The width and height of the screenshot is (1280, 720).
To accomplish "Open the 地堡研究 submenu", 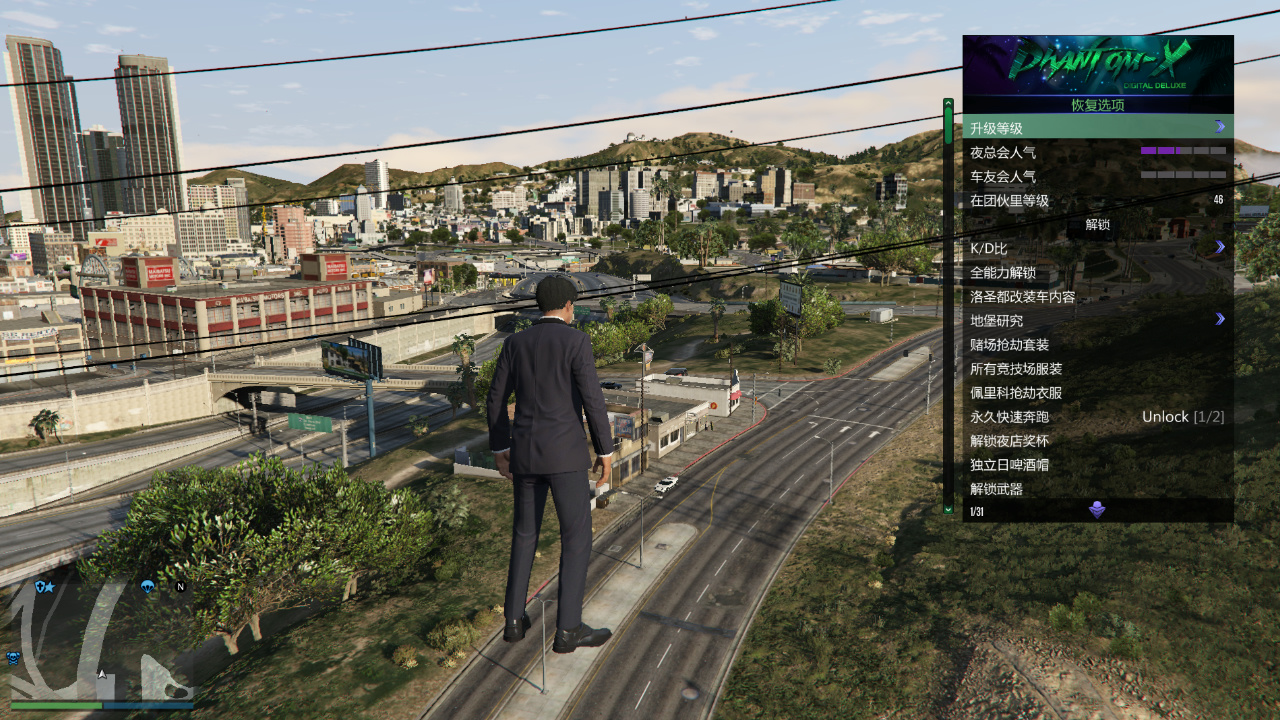I will [x=1097, y=320].
